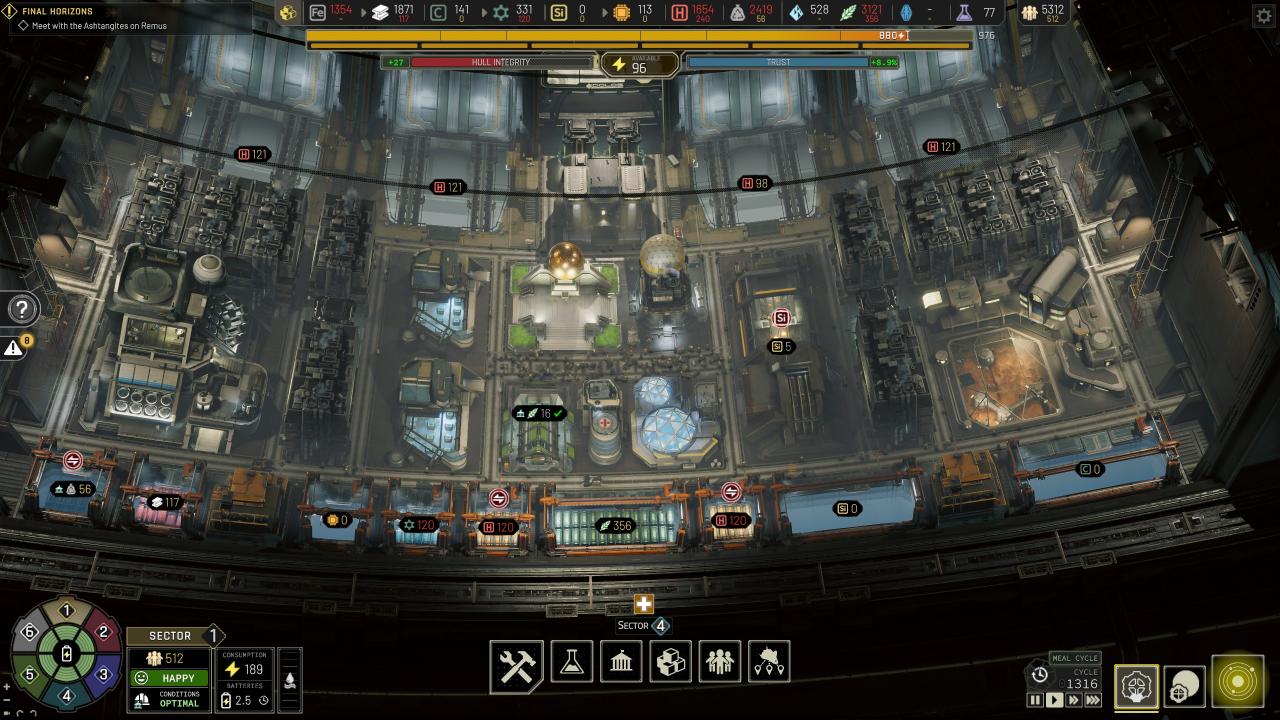
Task: Open the warning alerts notification
Action: [x=14, y=348]
